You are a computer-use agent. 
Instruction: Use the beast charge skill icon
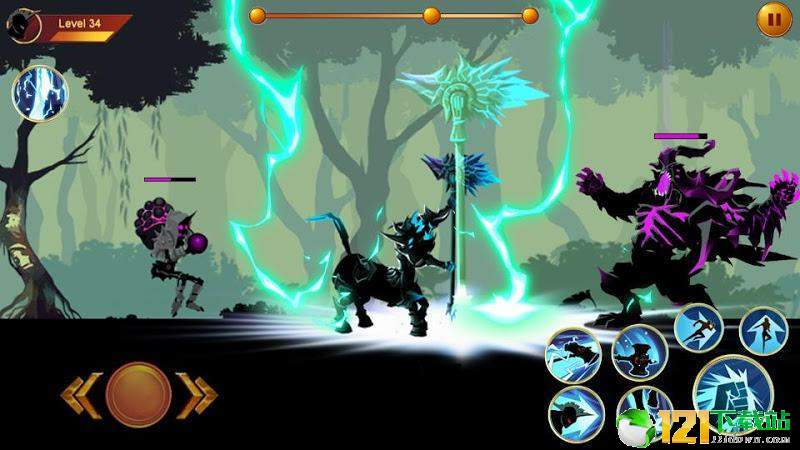click(574, 355)
